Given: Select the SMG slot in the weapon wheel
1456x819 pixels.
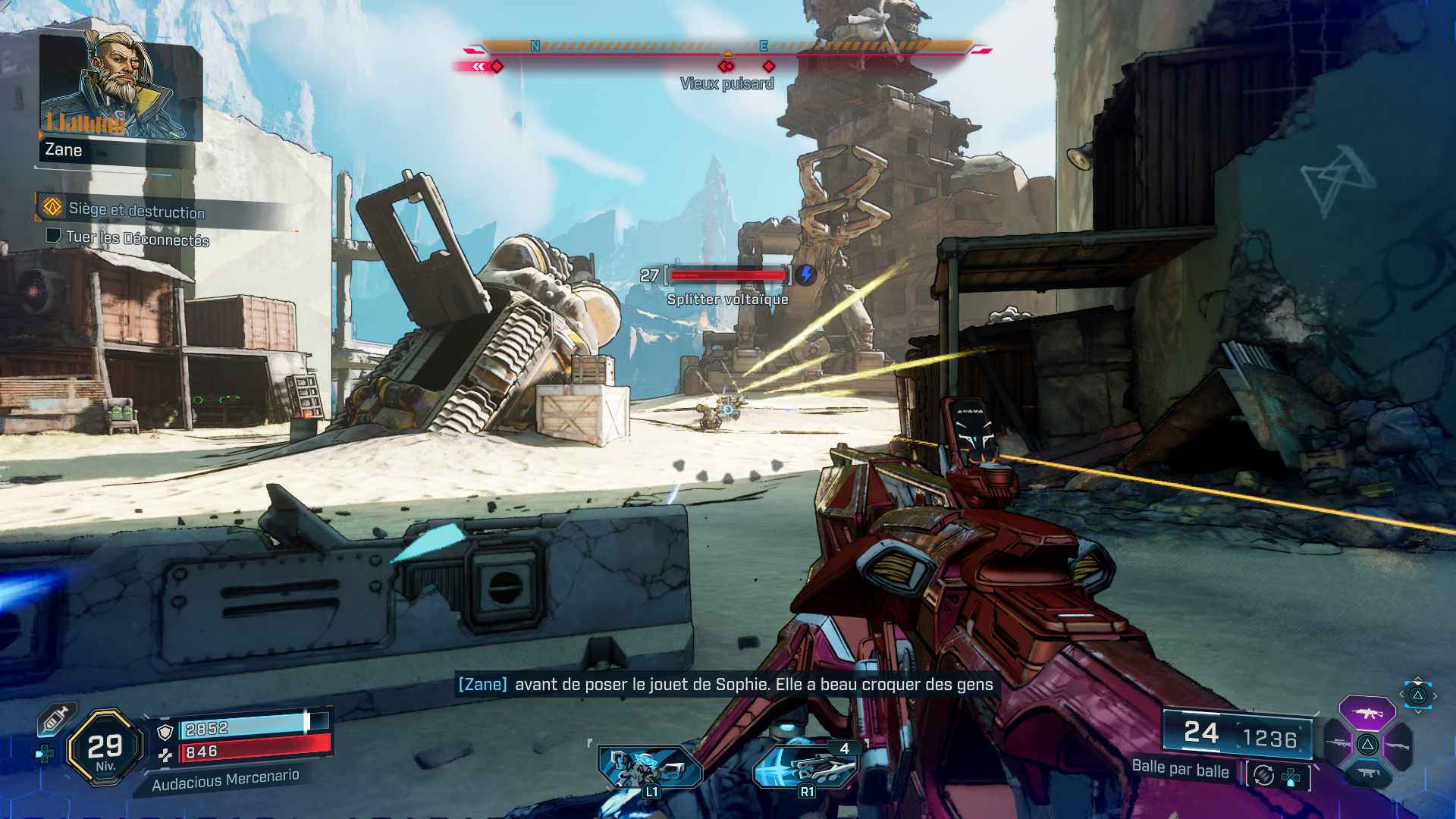Looking at the screenshot, I should 1369,773.
